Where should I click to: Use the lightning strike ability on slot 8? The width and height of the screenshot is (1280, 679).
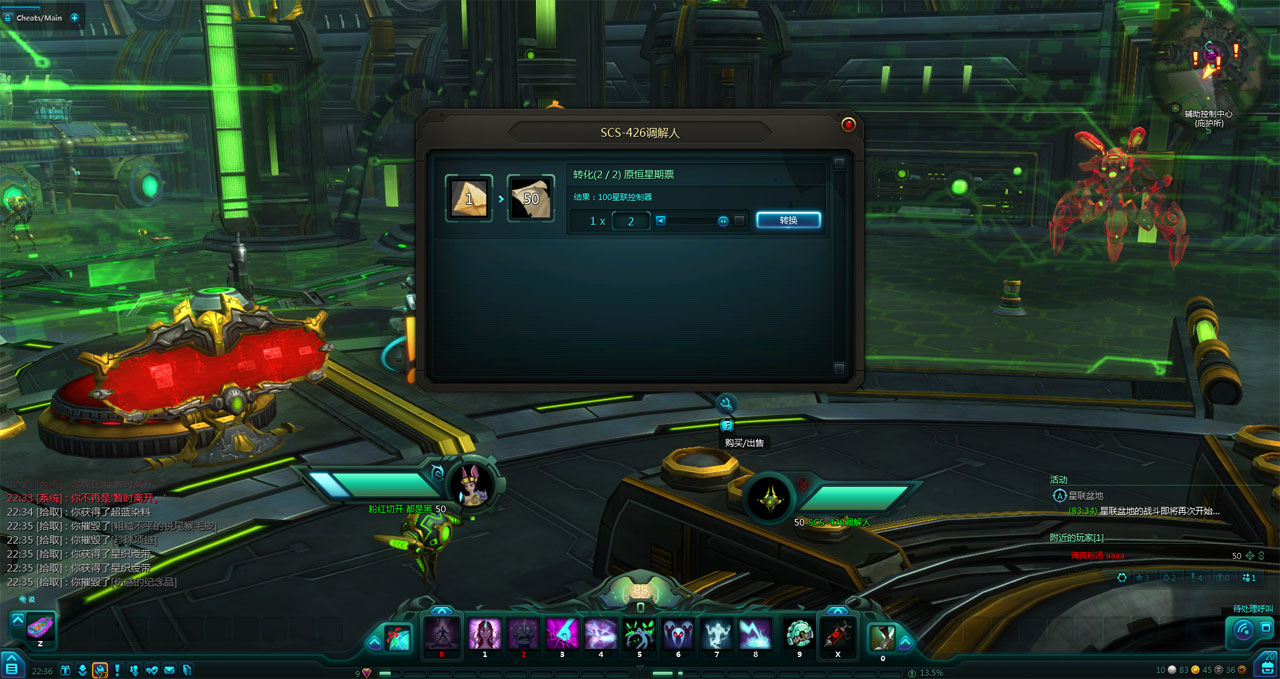[x=755, y=634]
